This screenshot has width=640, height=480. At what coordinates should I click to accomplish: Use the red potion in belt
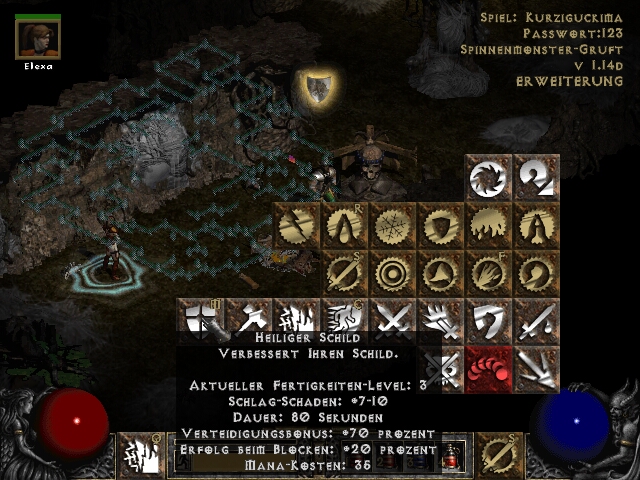click(x=453, y=456)
